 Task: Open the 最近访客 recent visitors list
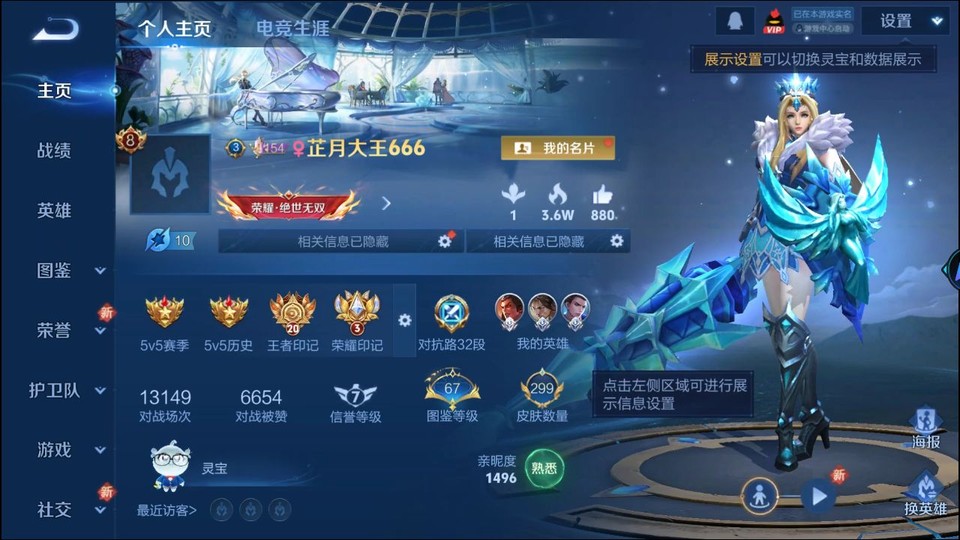click(x=167, y=511)
